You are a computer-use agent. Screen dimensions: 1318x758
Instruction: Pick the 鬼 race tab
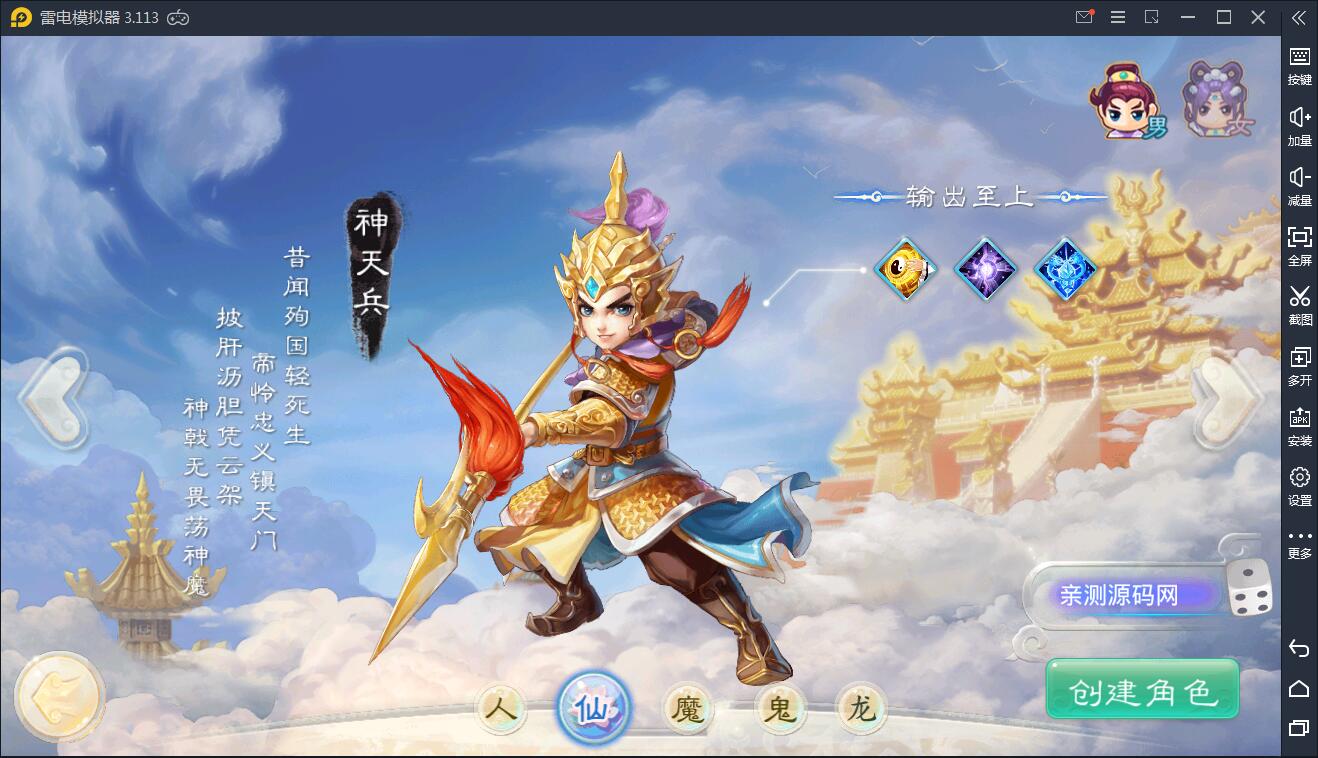(x=778, y=710)
